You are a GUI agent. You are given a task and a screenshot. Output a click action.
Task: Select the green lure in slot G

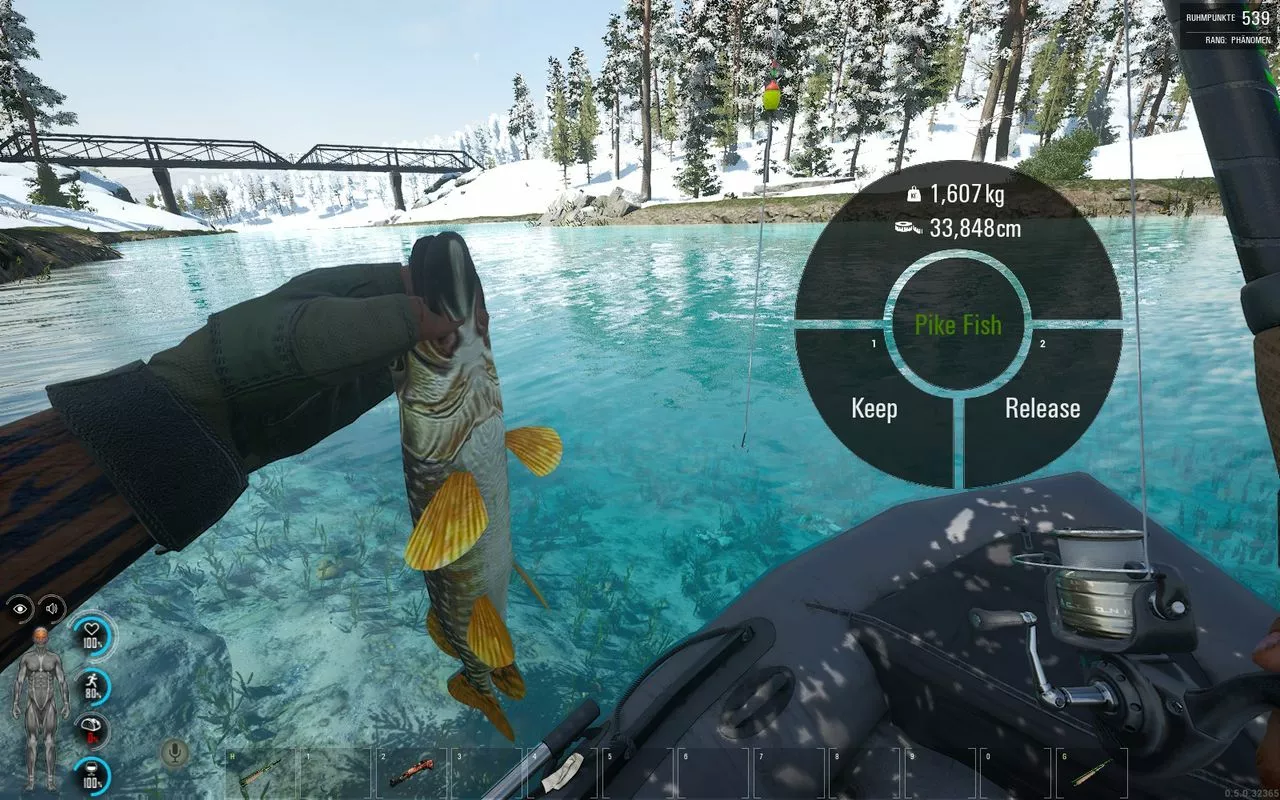coord(1092,772)
